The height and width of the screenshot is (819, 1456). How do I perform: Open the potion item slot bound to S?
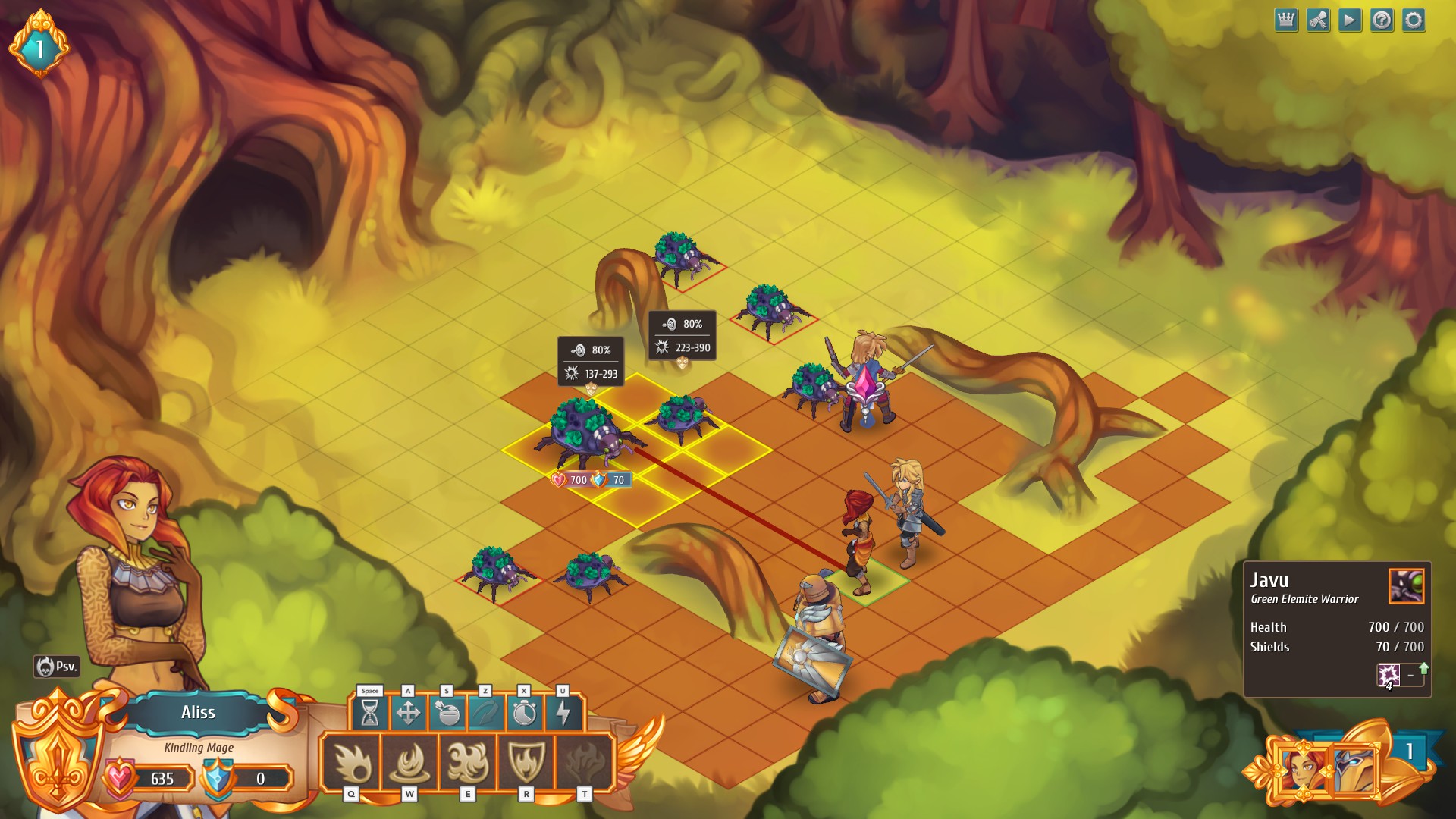pos(447,713)
